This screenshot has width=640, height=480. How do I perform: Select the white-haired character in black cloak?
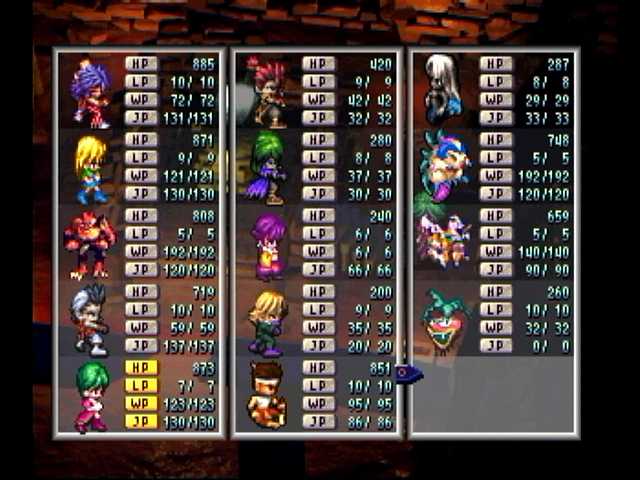[442, 90]
